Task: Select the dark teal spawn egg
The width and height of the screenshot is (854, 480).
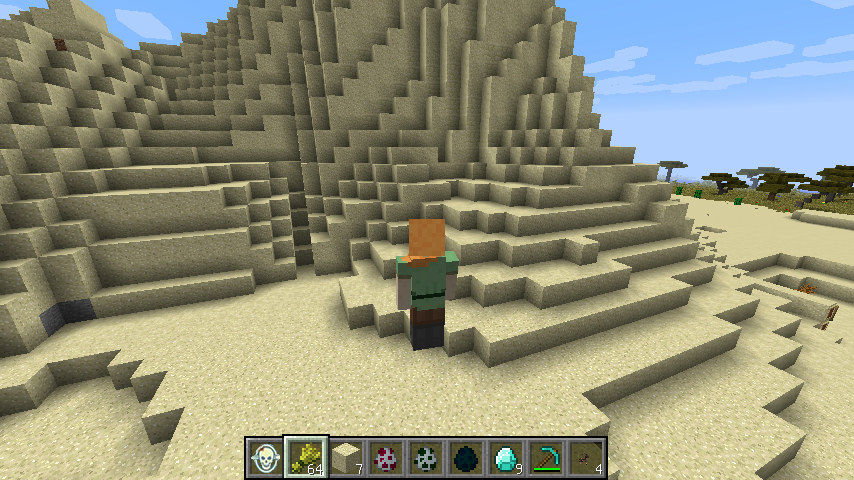Action: click(466, 458)
